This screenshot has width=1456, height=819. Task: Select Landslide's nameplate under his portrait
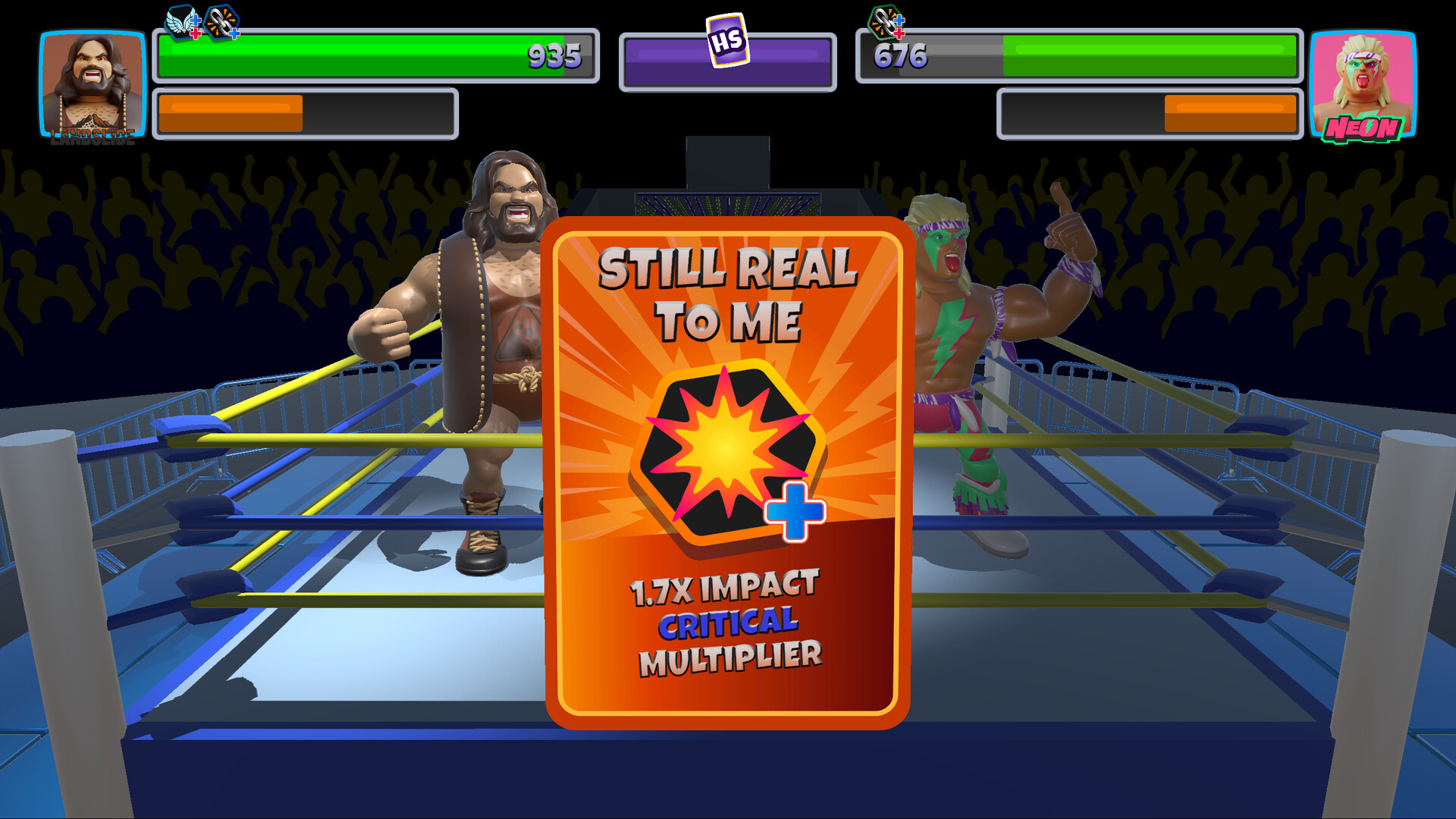[93, 133]
